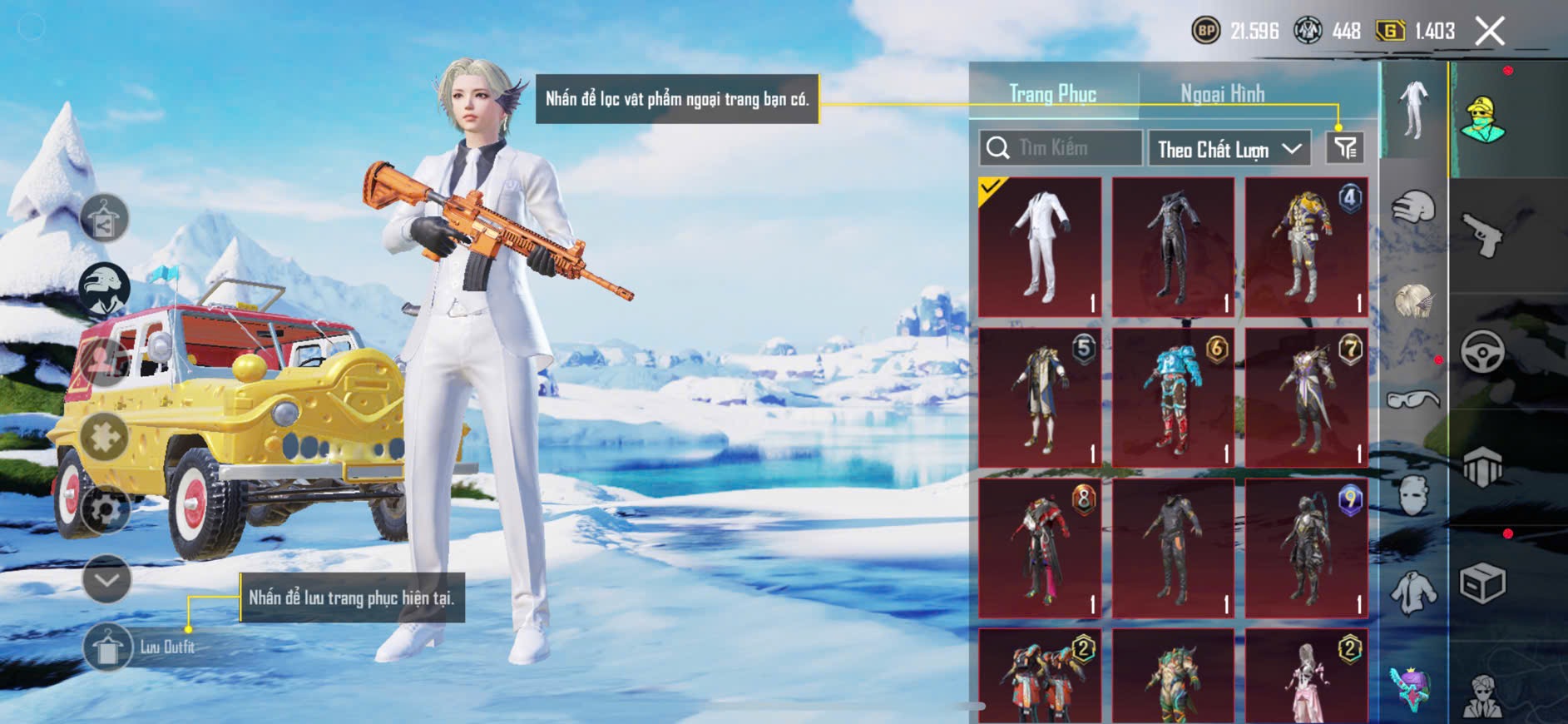Select the equipped white suit outfit
1568x724 pixels.
click(1040, 247)
